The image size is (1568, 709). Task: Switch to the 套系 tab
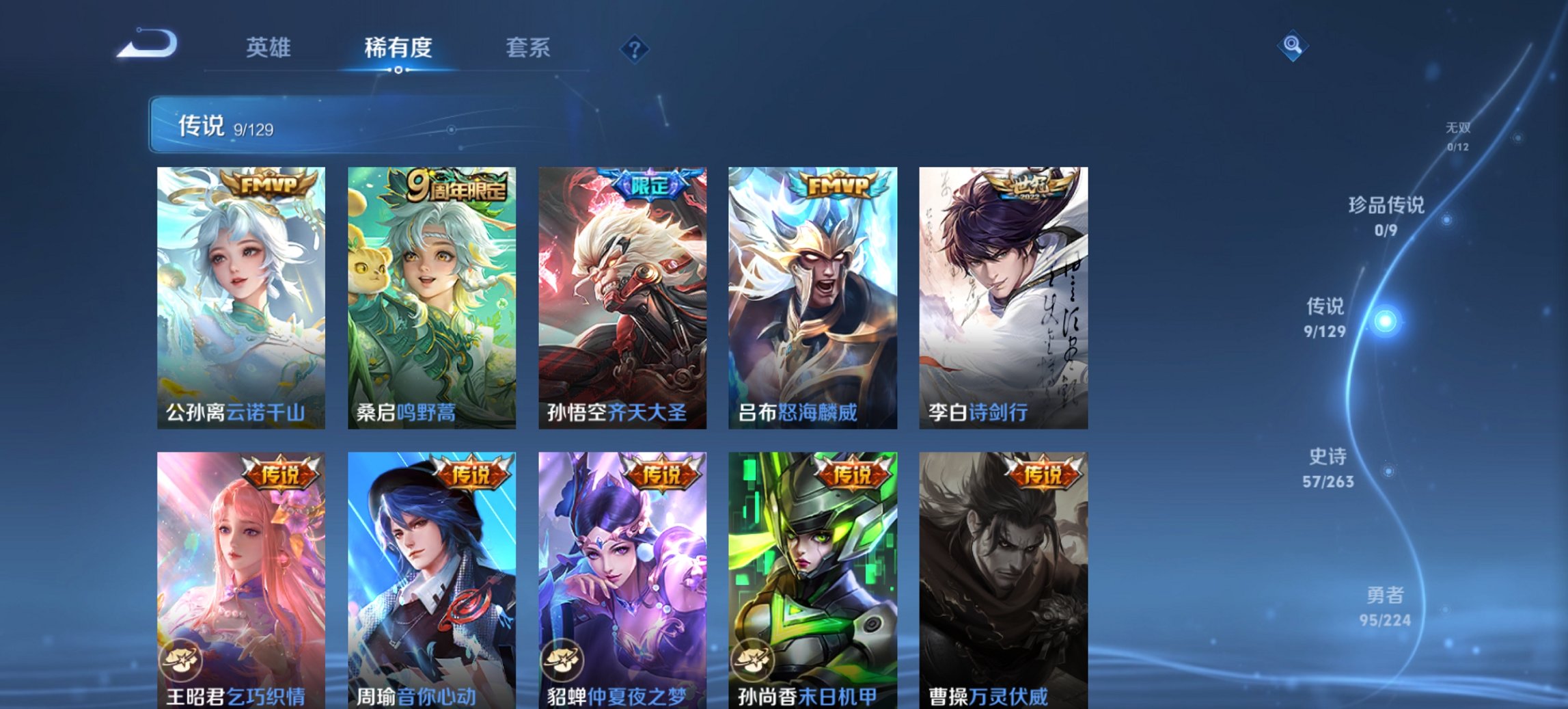coord(528,48)
